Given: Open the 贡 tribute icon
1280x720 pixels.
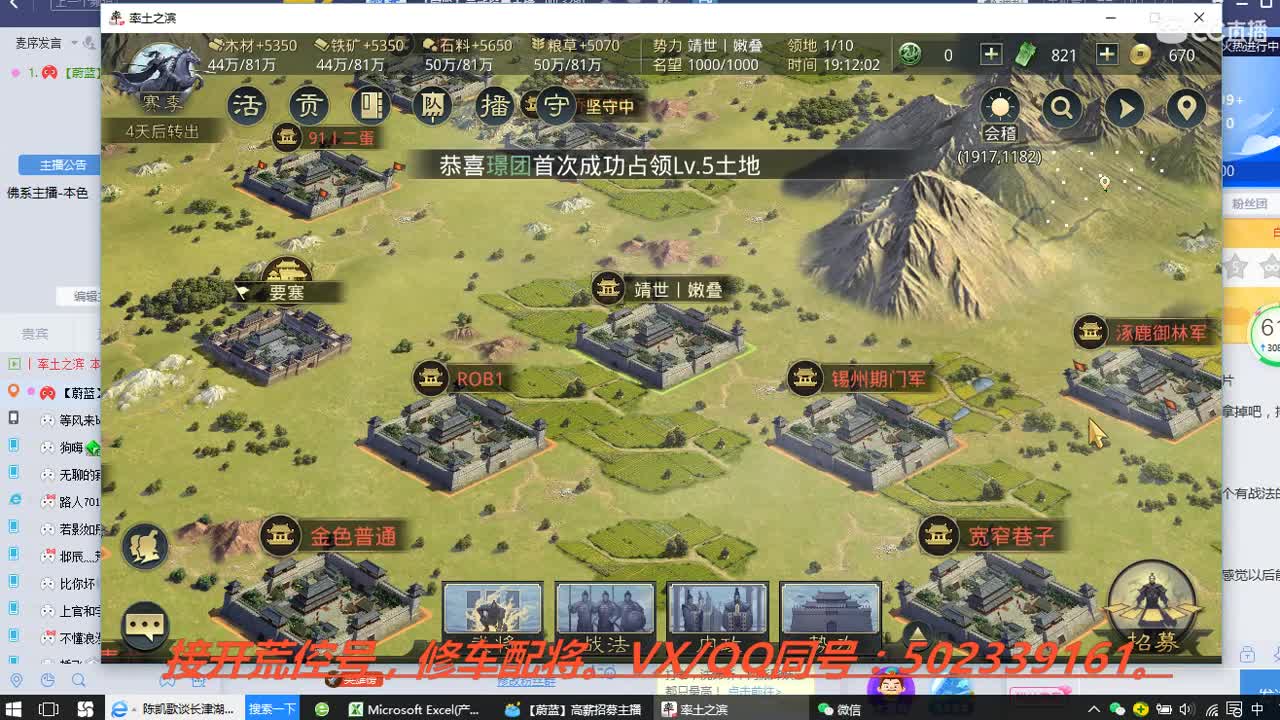Looking at the screenshot, I should (x=308, y=104).
